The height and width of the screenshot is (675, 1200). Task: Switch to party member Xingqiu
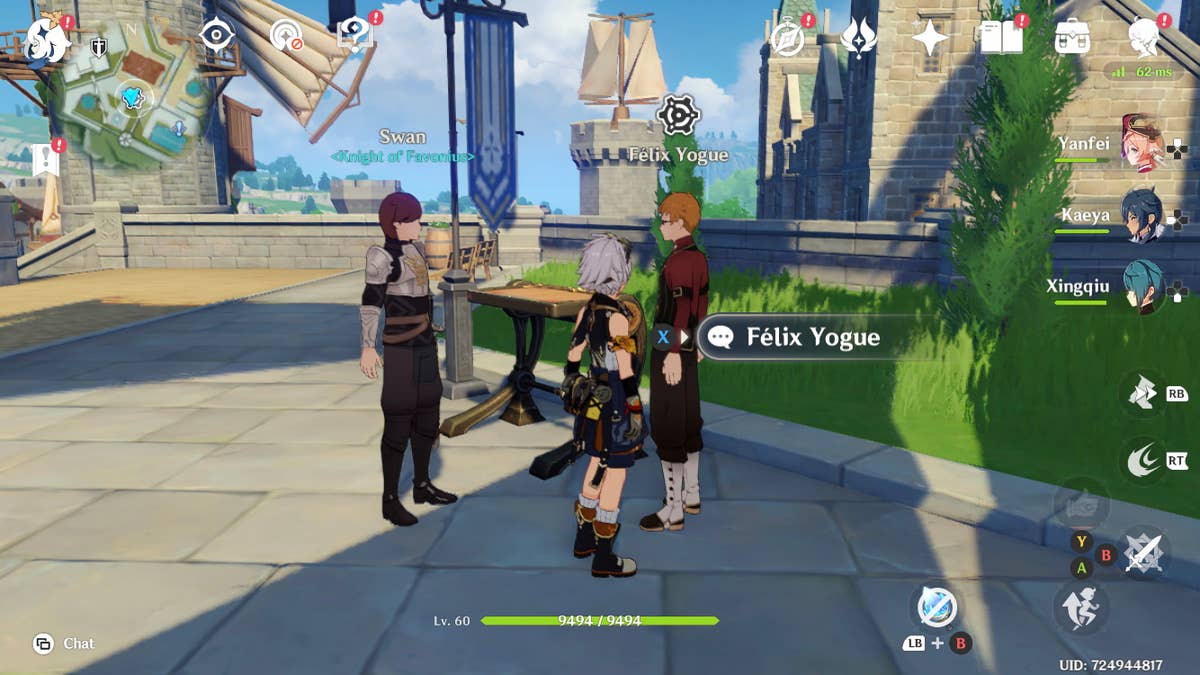[x=1140, y=287]
